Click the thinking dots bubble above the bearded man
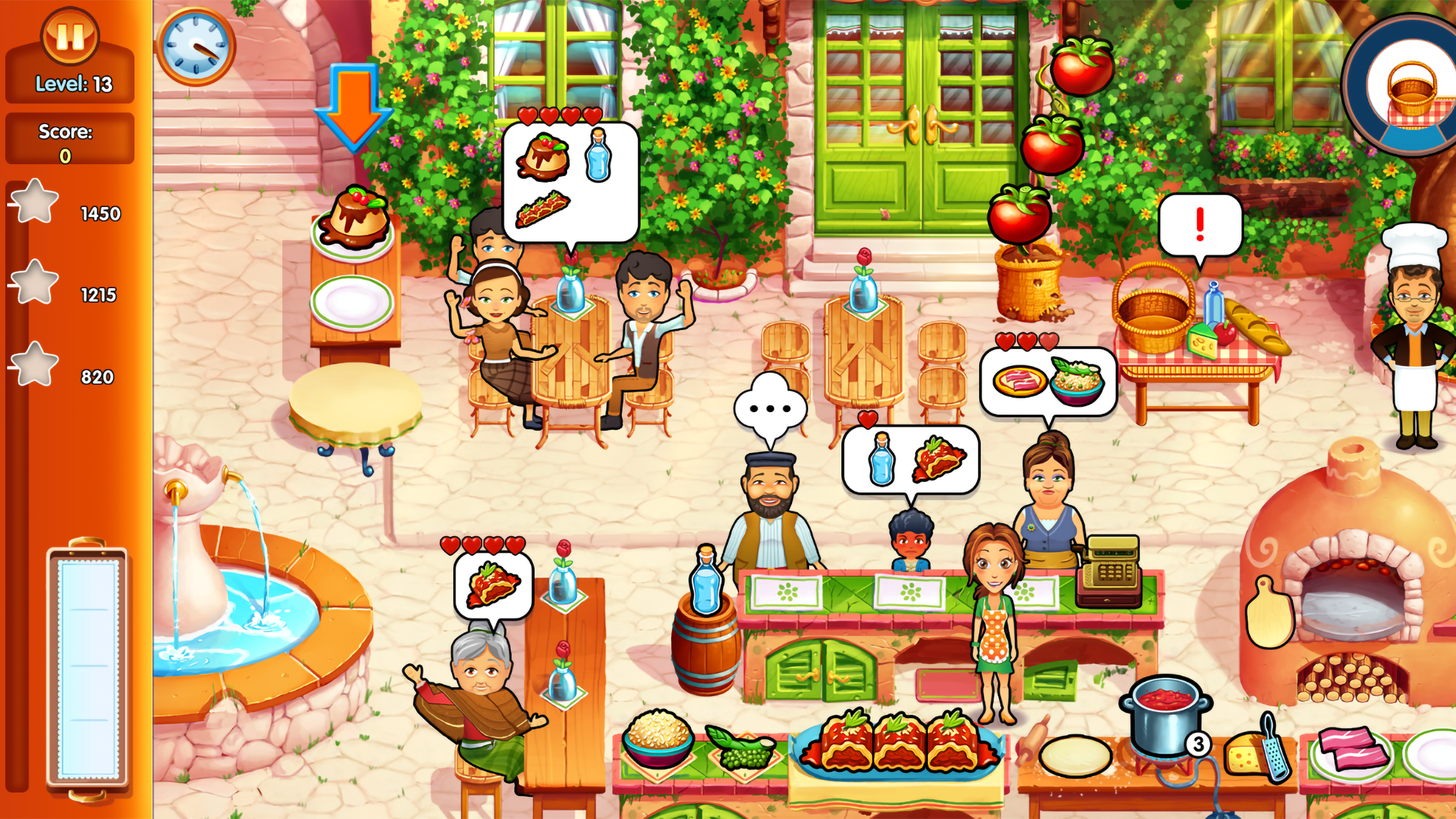The width and height of the screenshot is (1456, 819). click(769, 407)
